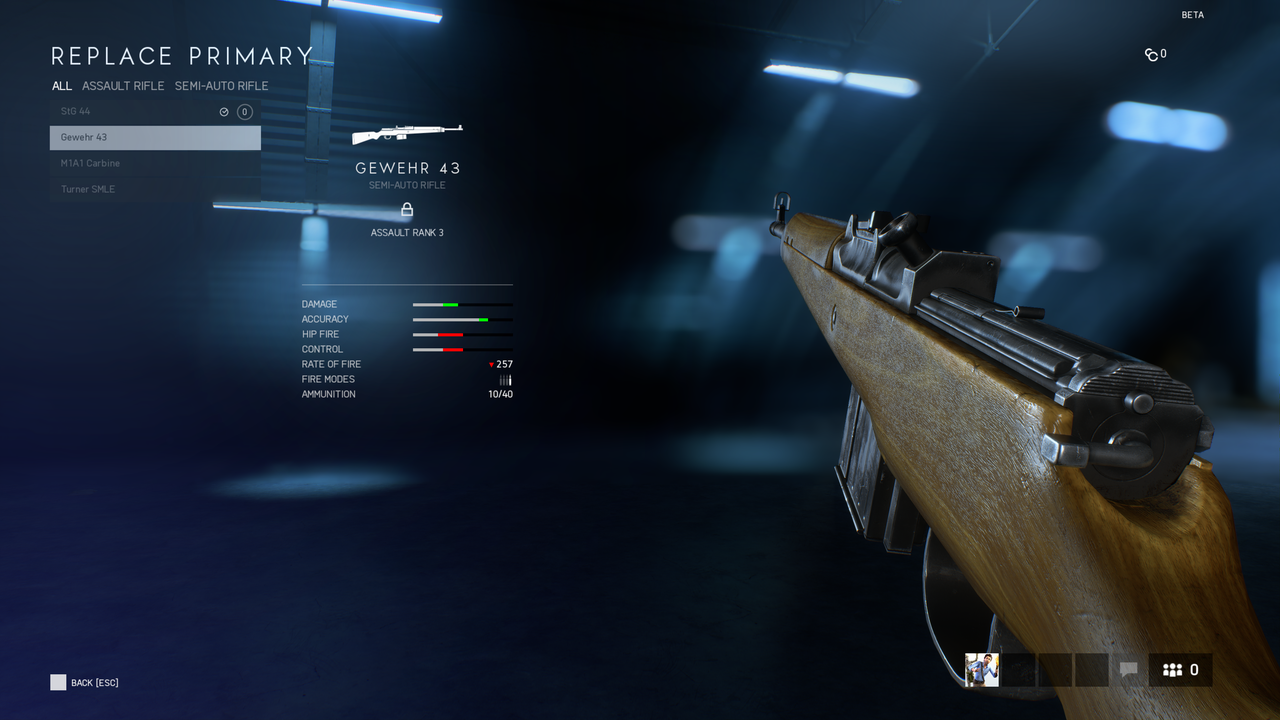This screenshot has width=1280, height=720.
Task: Click the REPLACE PRIMARY title
Action: 182,56
